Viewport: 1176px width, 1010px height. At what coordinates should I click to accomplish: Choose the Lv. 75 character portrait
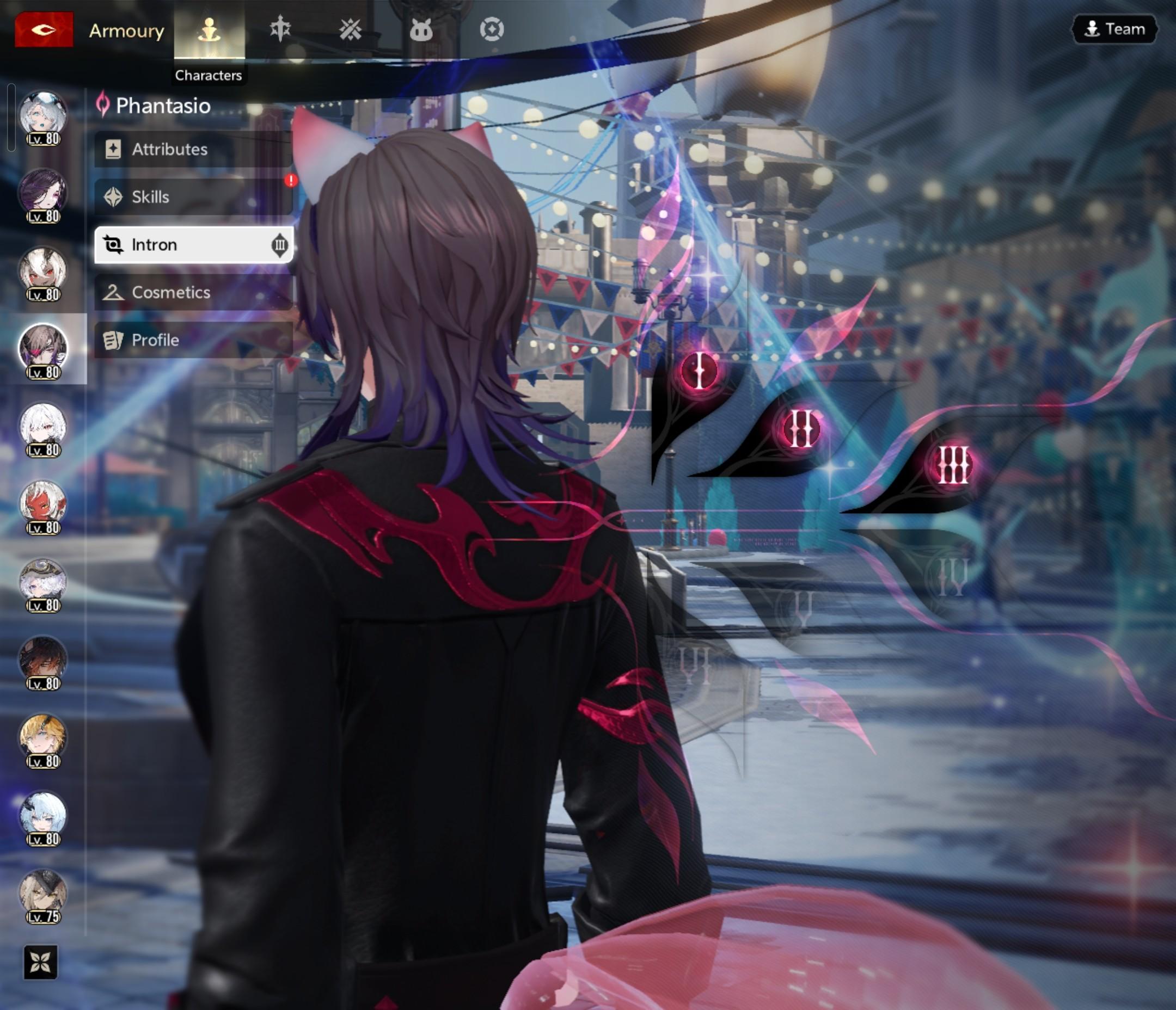43,895
